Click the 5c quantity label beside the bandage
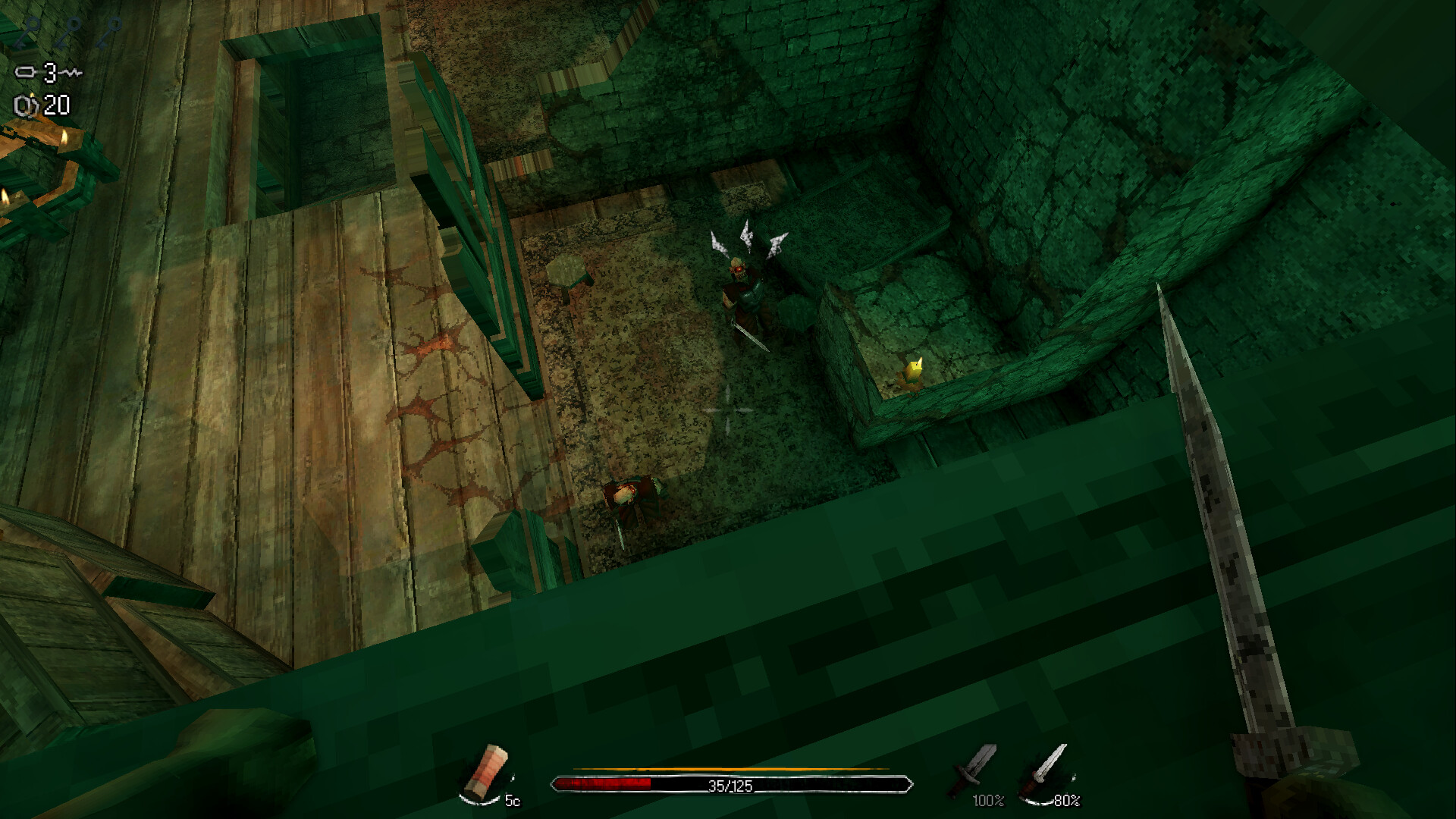Image resolution: width=1456 pixels, height=819 pixels. coord(512,801)
